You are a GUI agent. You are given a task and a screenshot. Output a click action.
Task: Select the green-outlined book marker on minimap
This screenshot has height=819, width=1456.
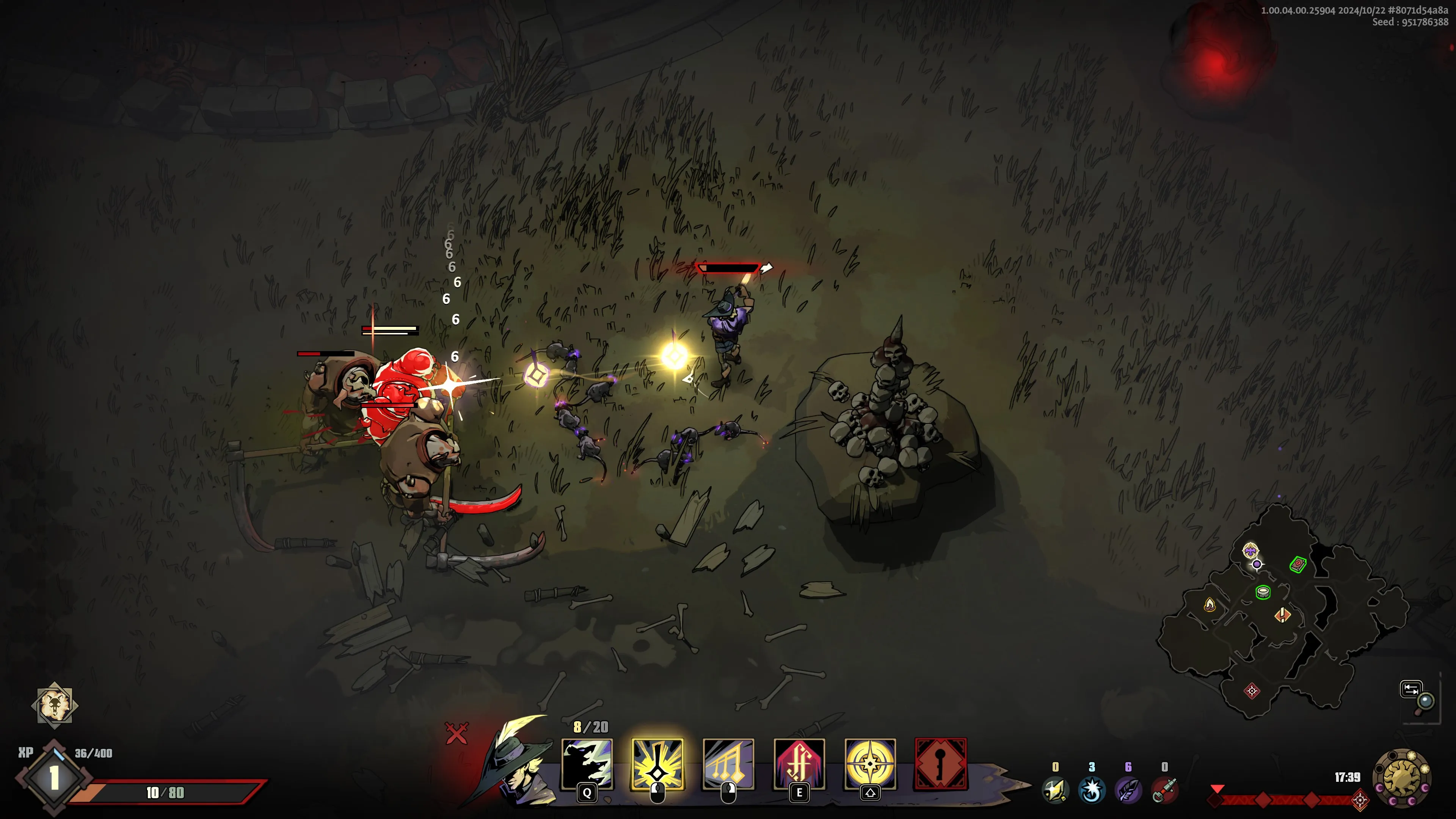tap(1298, 564)
